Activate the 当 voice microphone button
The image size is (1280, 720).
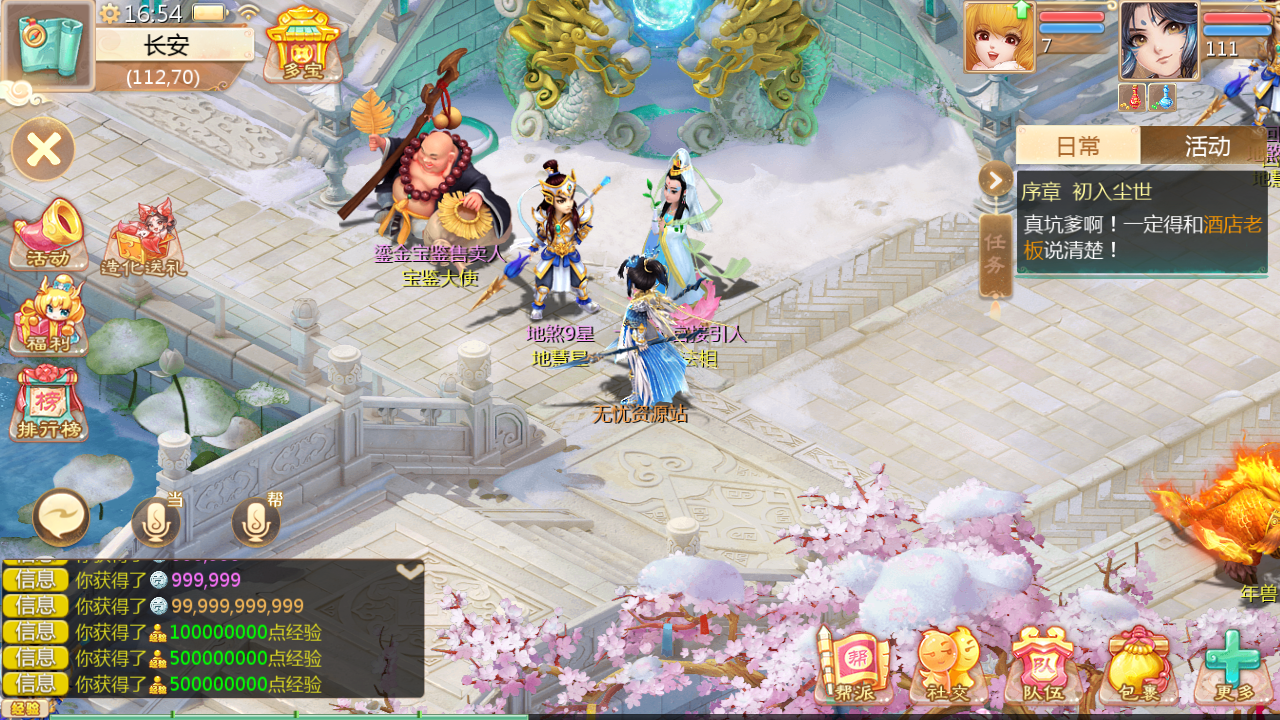pyautogui.click(x=156, y=520)
